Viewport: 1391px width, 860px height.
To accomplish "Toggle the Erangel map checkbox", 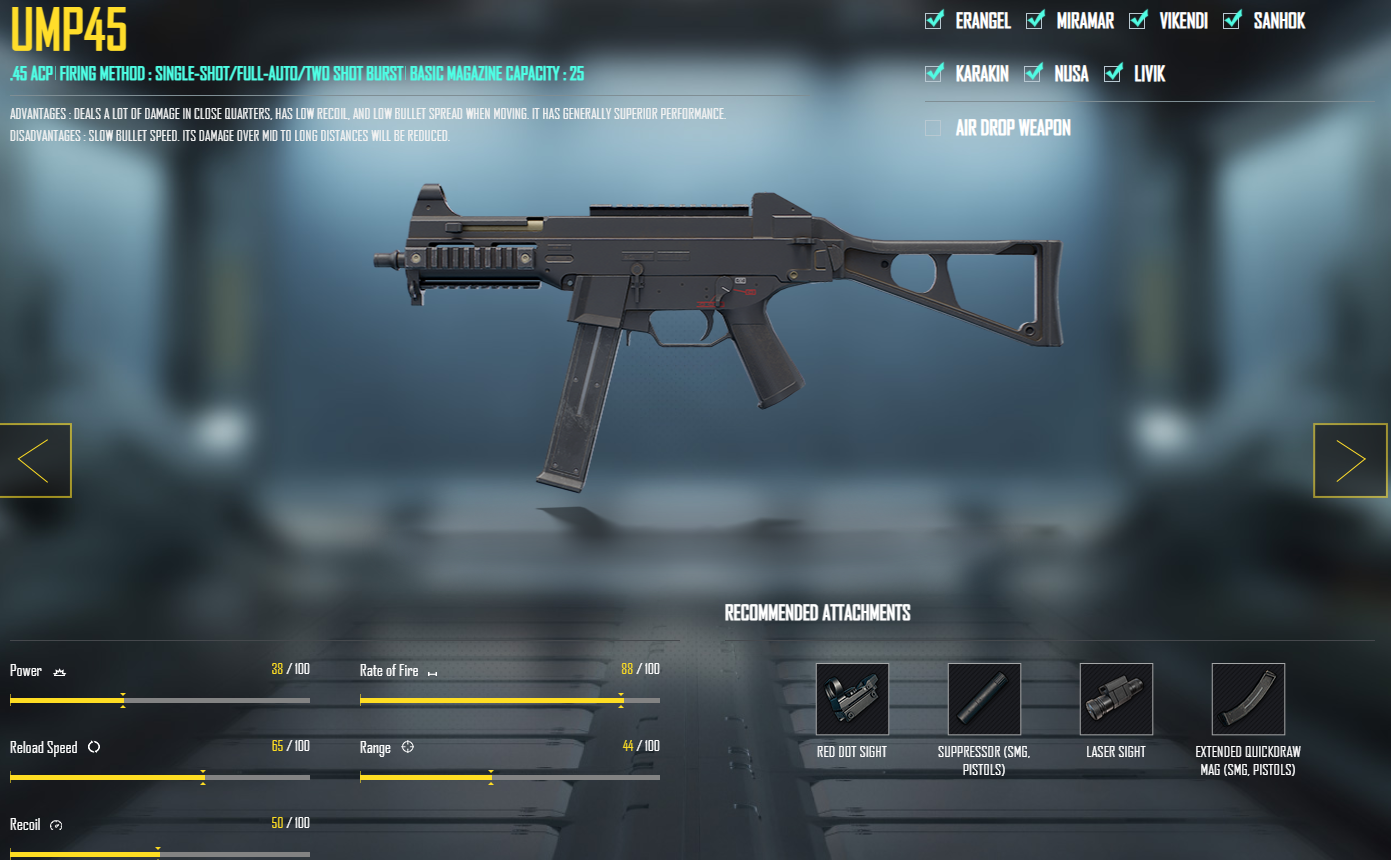I will click(x=934, y=21).
